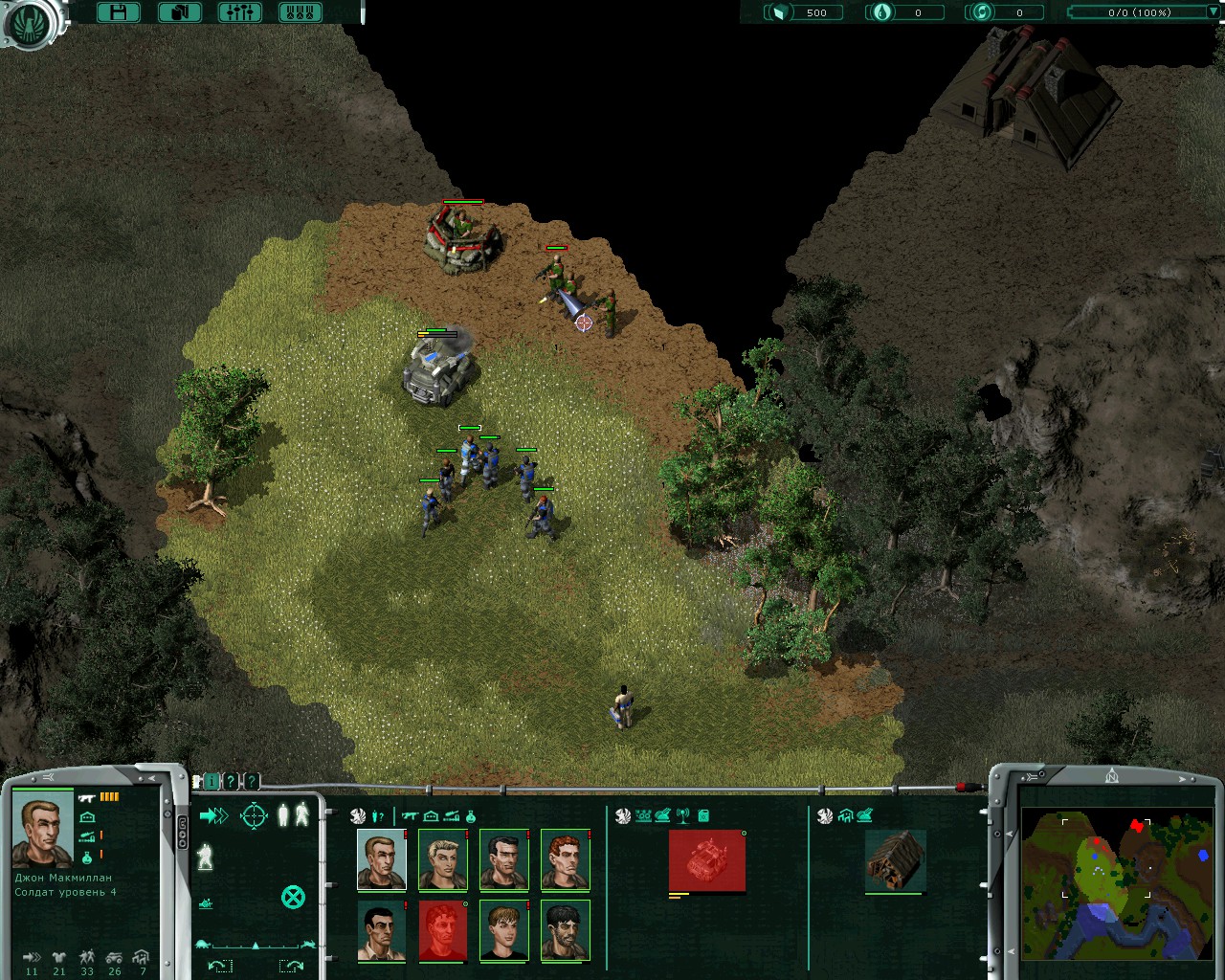Click the rotate-right formation arrow

(x=291, y=966)
